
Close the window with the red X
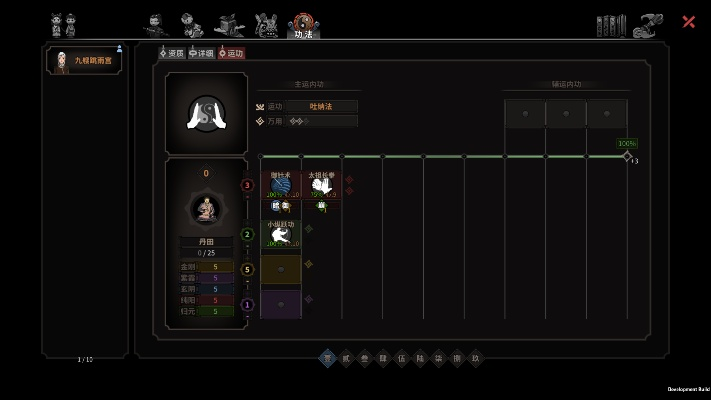click(689, 21)
